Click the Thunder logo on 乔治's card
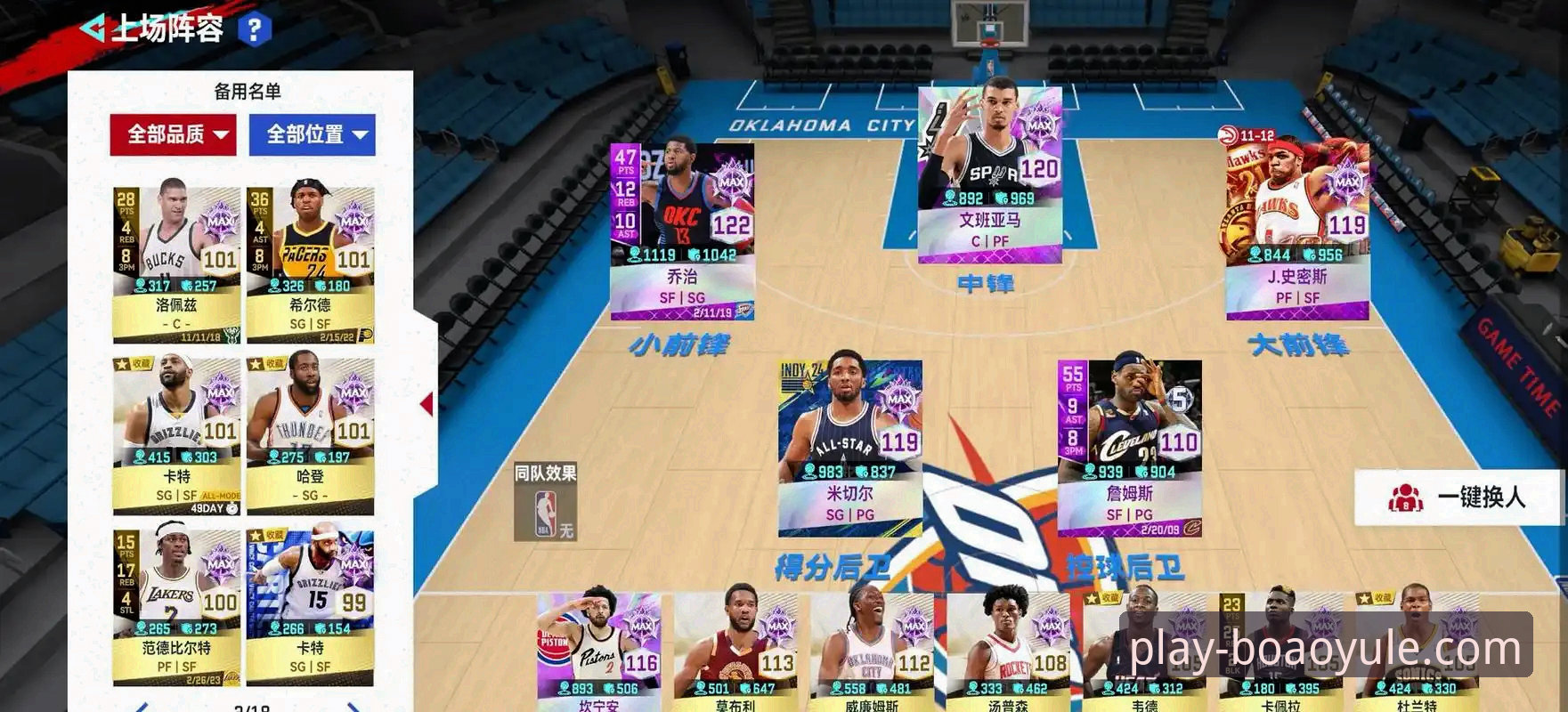Image resolution: width=1568 pixels, height=712 pixels. coord(744,311)
